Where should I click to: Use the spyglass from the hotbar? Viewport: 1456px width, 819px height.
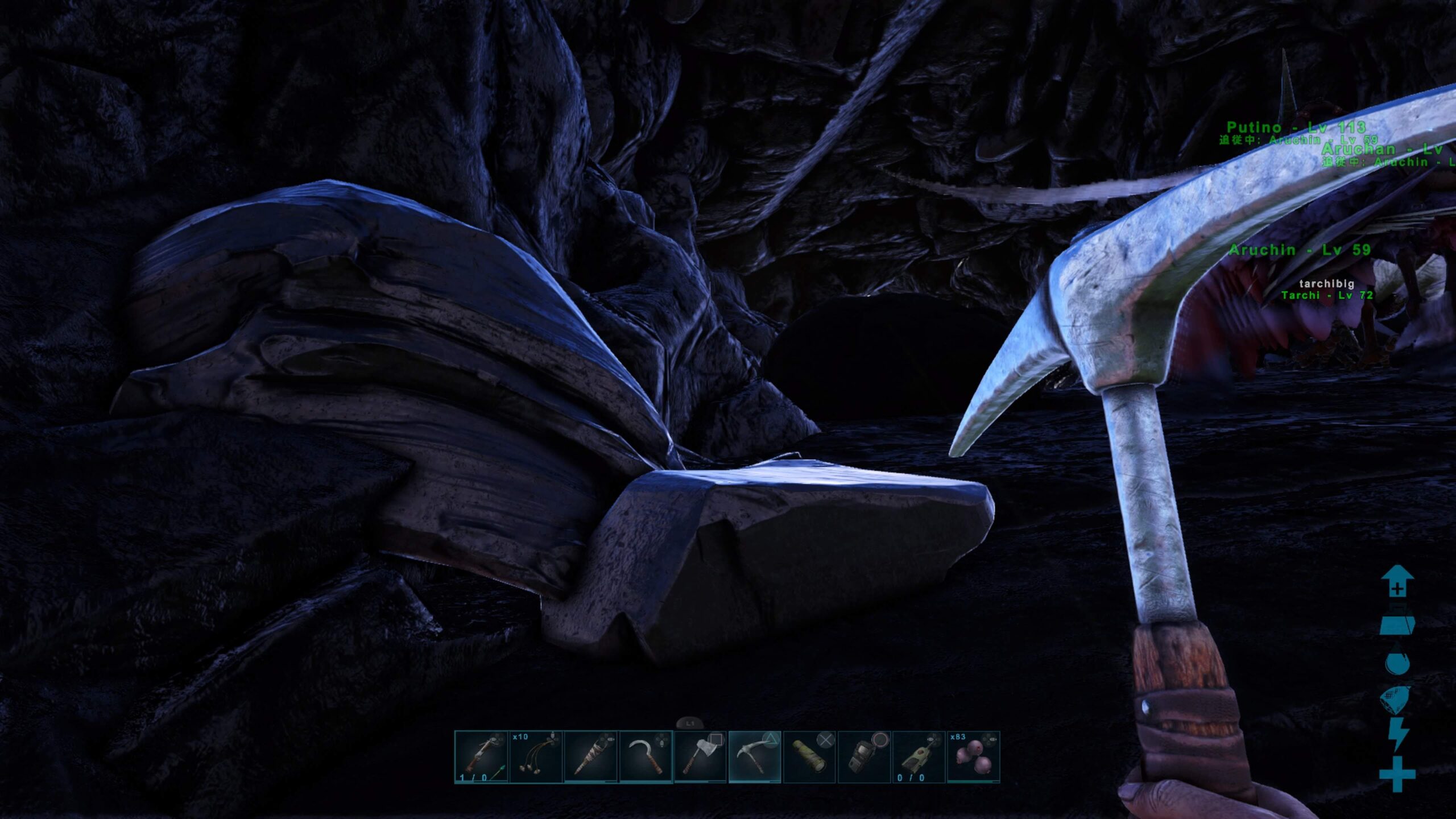(x=809, y=757)
